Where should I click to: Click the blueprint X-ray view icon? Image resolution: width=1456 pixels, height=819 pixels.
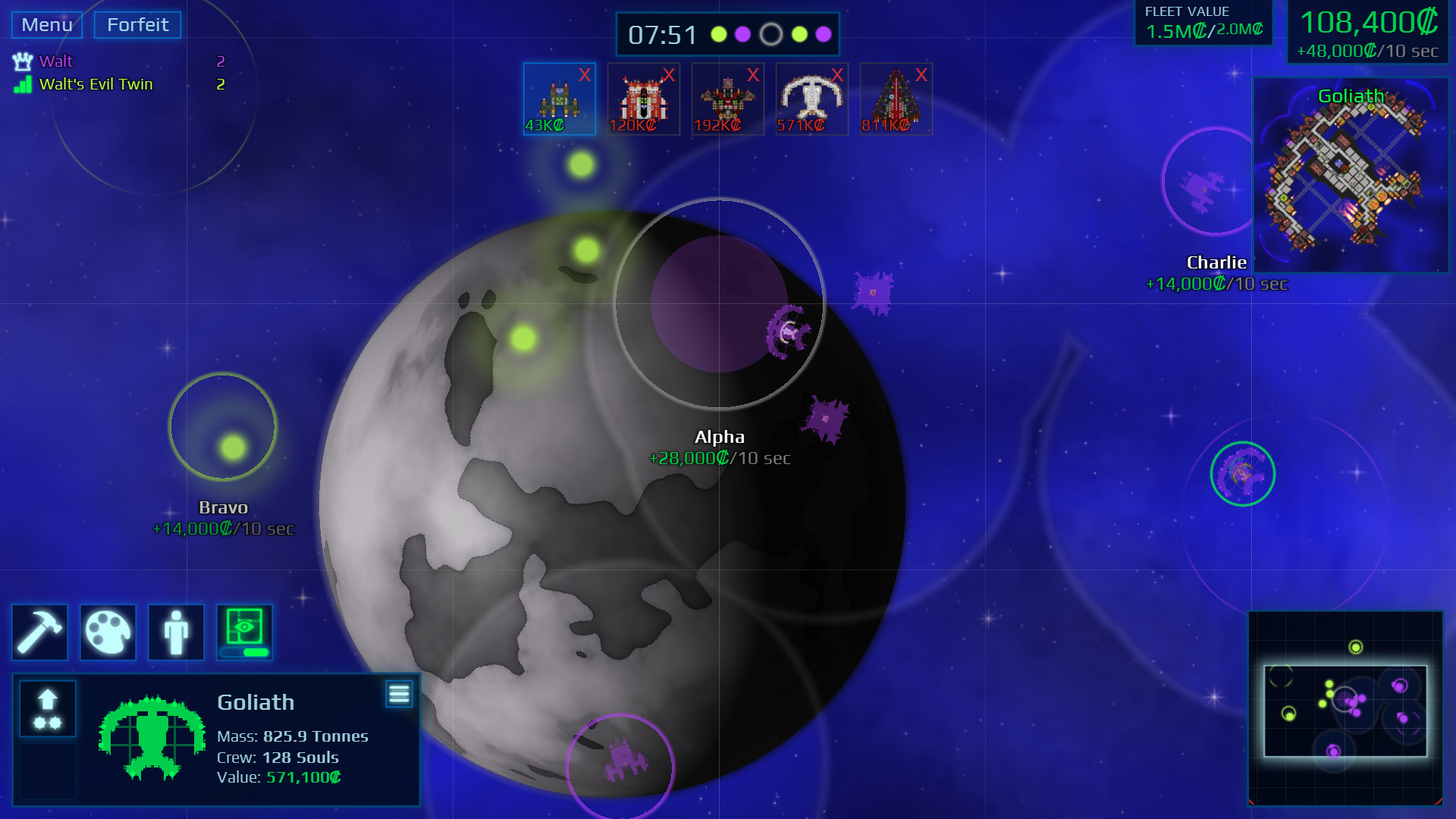pos(244,627)
